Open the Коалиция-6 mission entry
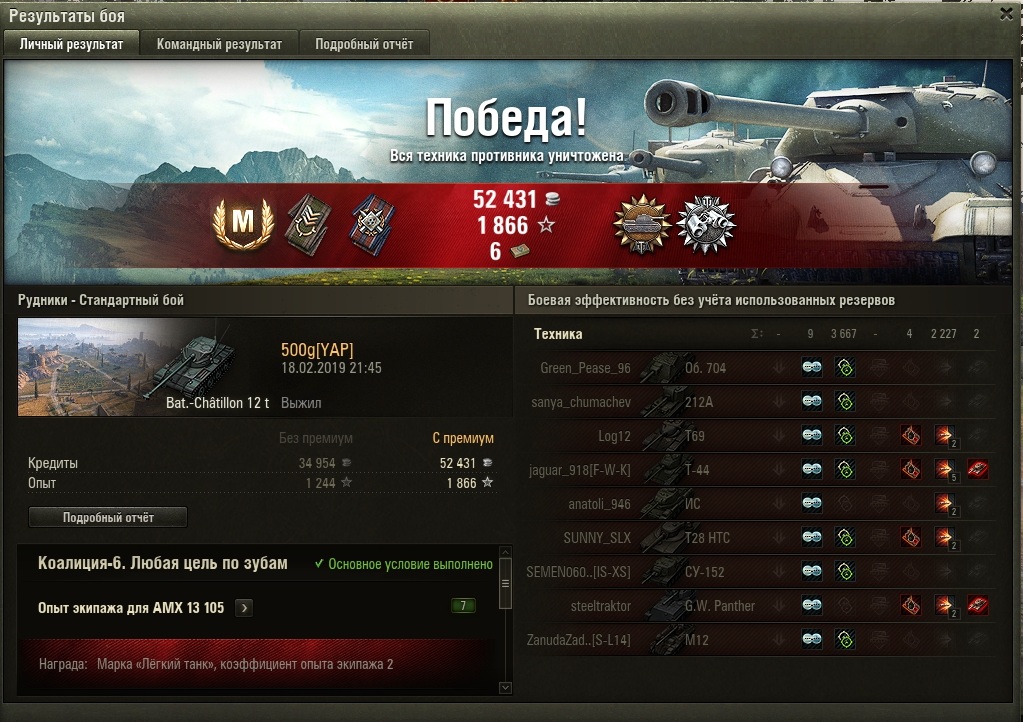This screenshot has height=722, width=1023. 163,564
